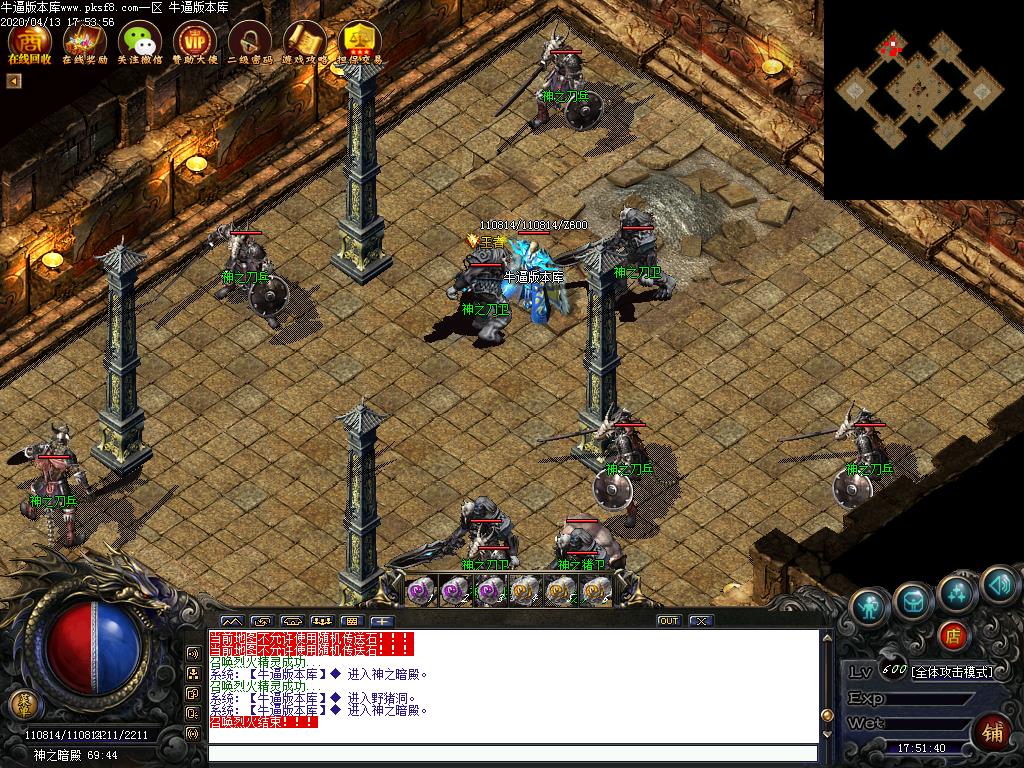The width and height of the screenshot is (1024, 768).
Task: Open the character panel round button
Action: tap(870, 607)
